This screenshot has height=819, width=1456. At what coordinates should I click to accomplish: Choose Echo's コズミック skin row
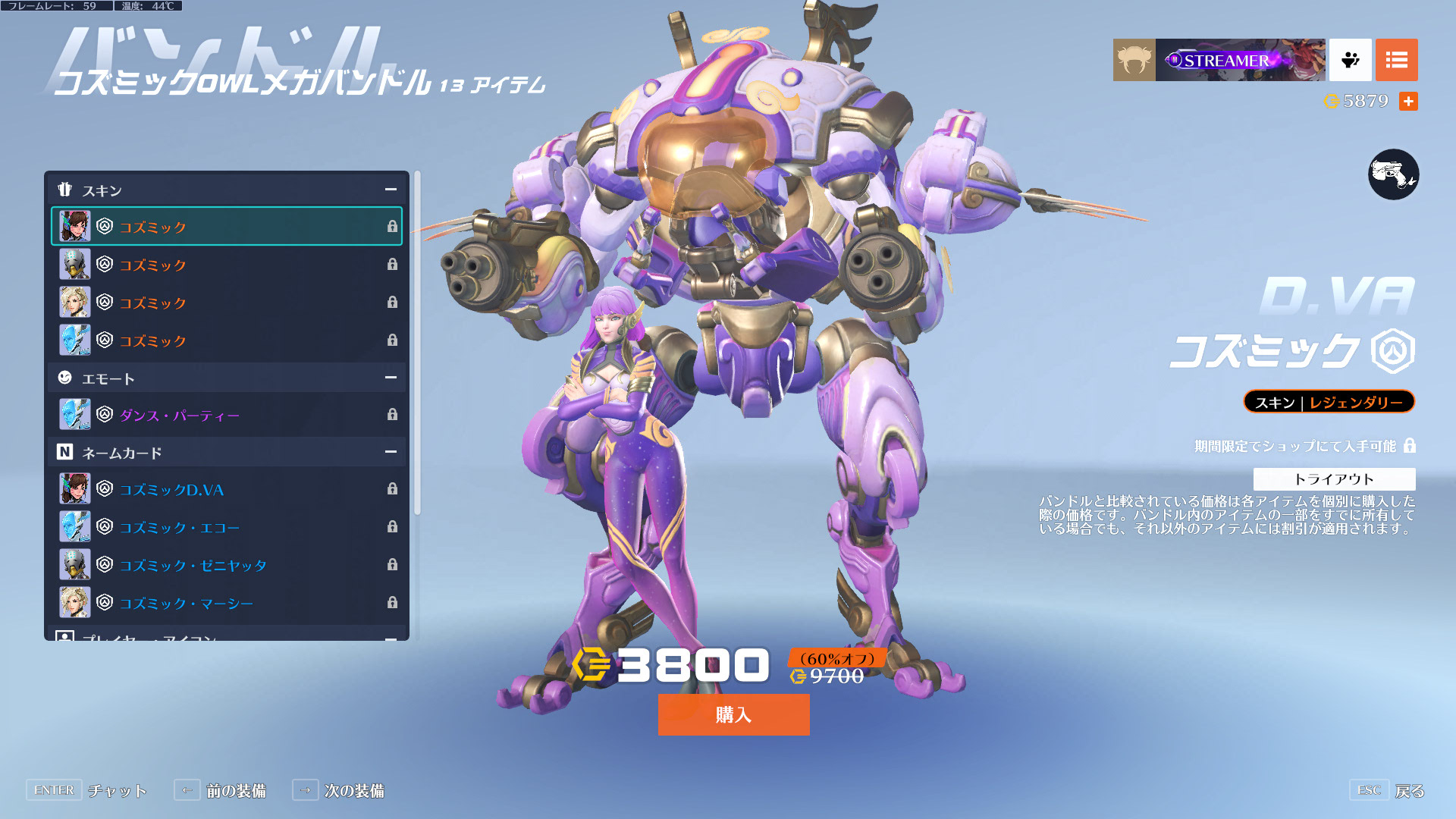click(x=227, y=340)
